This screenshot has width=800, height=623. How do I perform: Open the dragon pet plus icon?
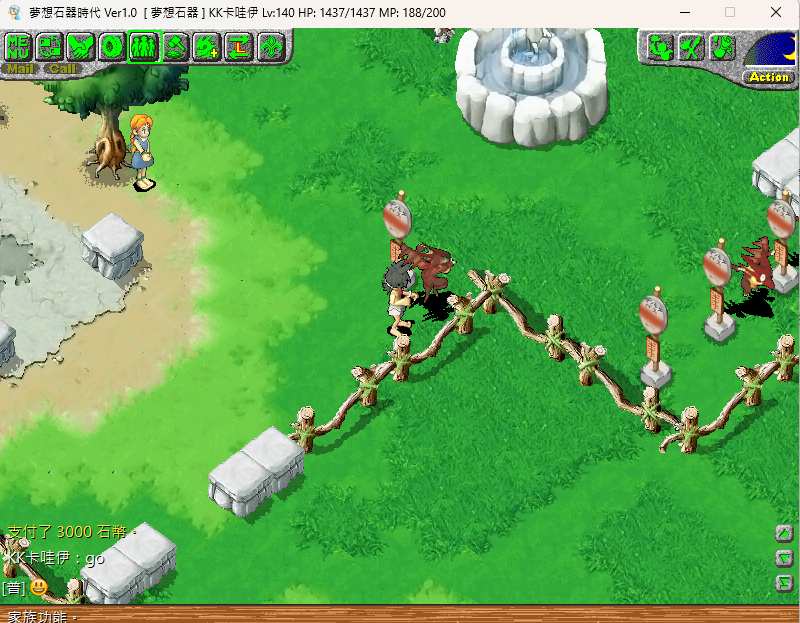(207, 46)
